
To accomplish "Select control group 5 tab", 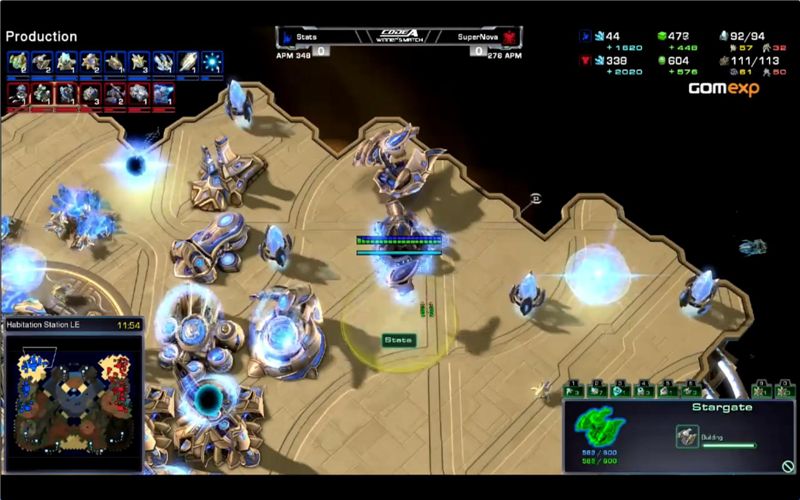I will [665, 390].
